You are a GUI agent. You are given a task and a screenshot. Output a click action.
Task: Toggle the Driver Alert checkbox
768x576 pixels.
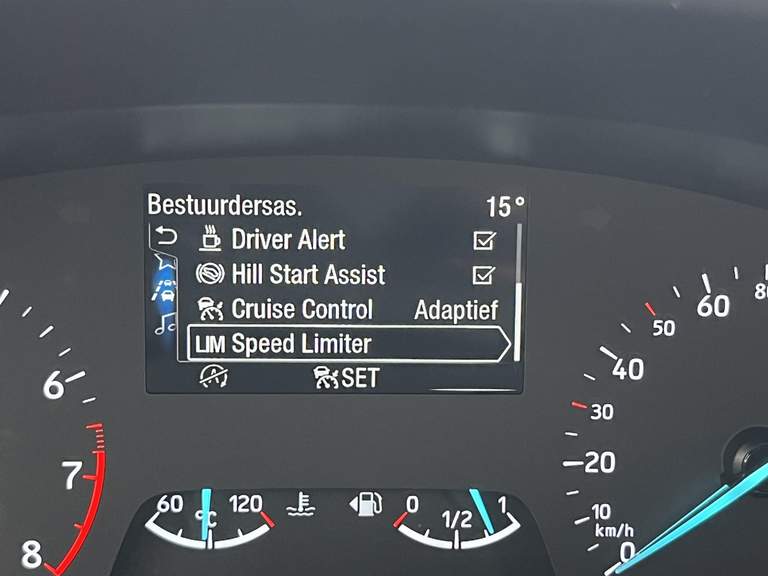(484, 240)
